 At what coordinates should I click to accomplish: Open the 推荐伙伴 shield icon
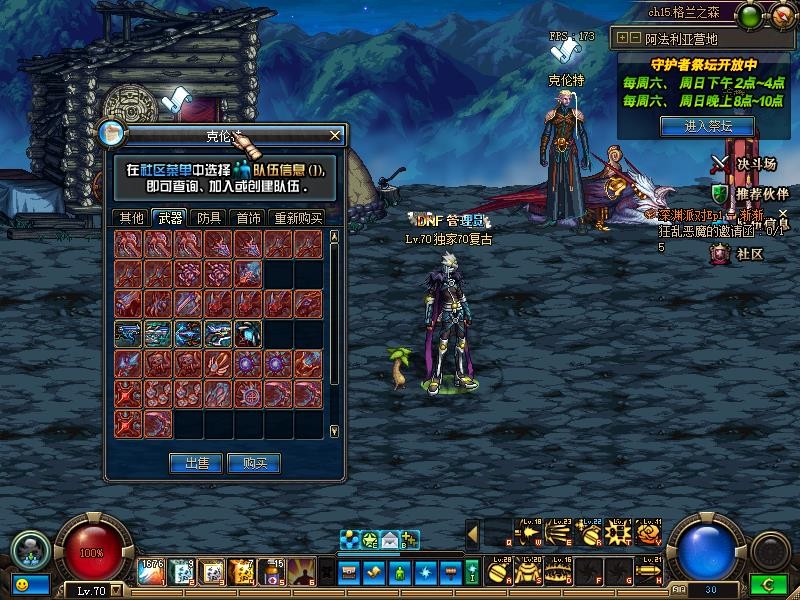pyautogui.click(x=721, y=193)
